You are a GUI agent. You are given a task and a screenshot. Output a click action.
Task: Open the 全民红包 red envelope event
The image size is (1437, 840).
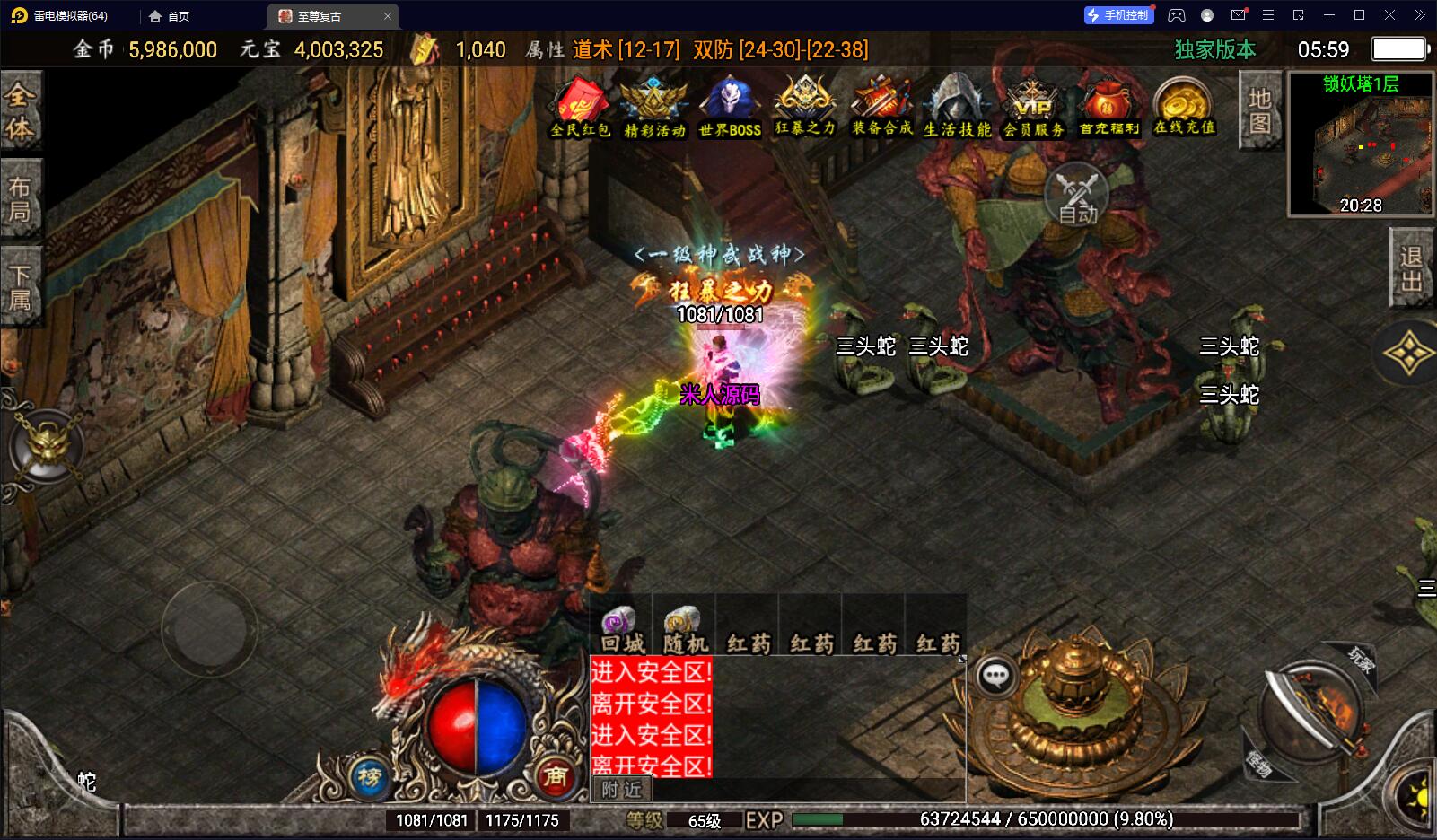coord(580,108)
